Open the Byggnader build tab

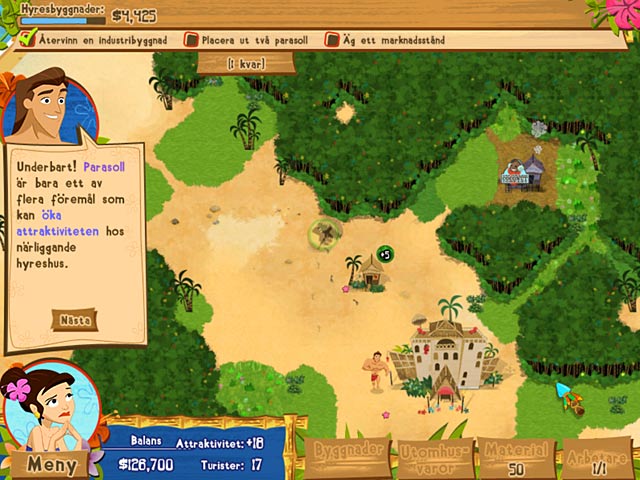coord(349,457)
